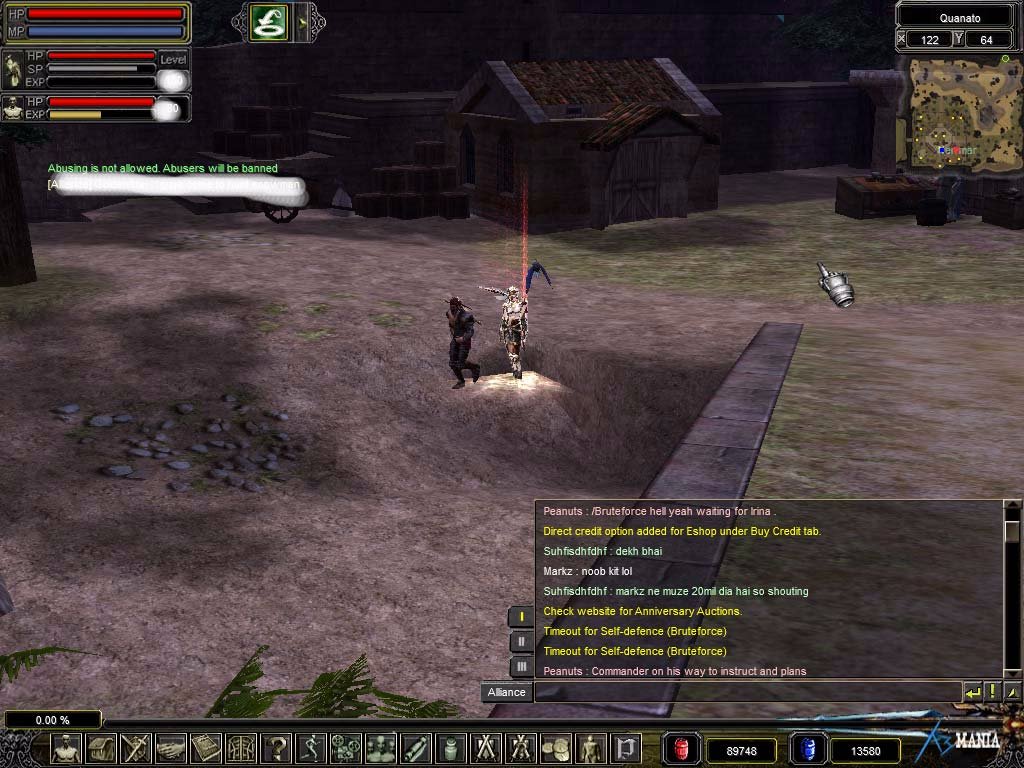The height and width of the screenshot is (768, 1024).
Task: Activate the green skill icon at top
Action: tap(270, 21)
